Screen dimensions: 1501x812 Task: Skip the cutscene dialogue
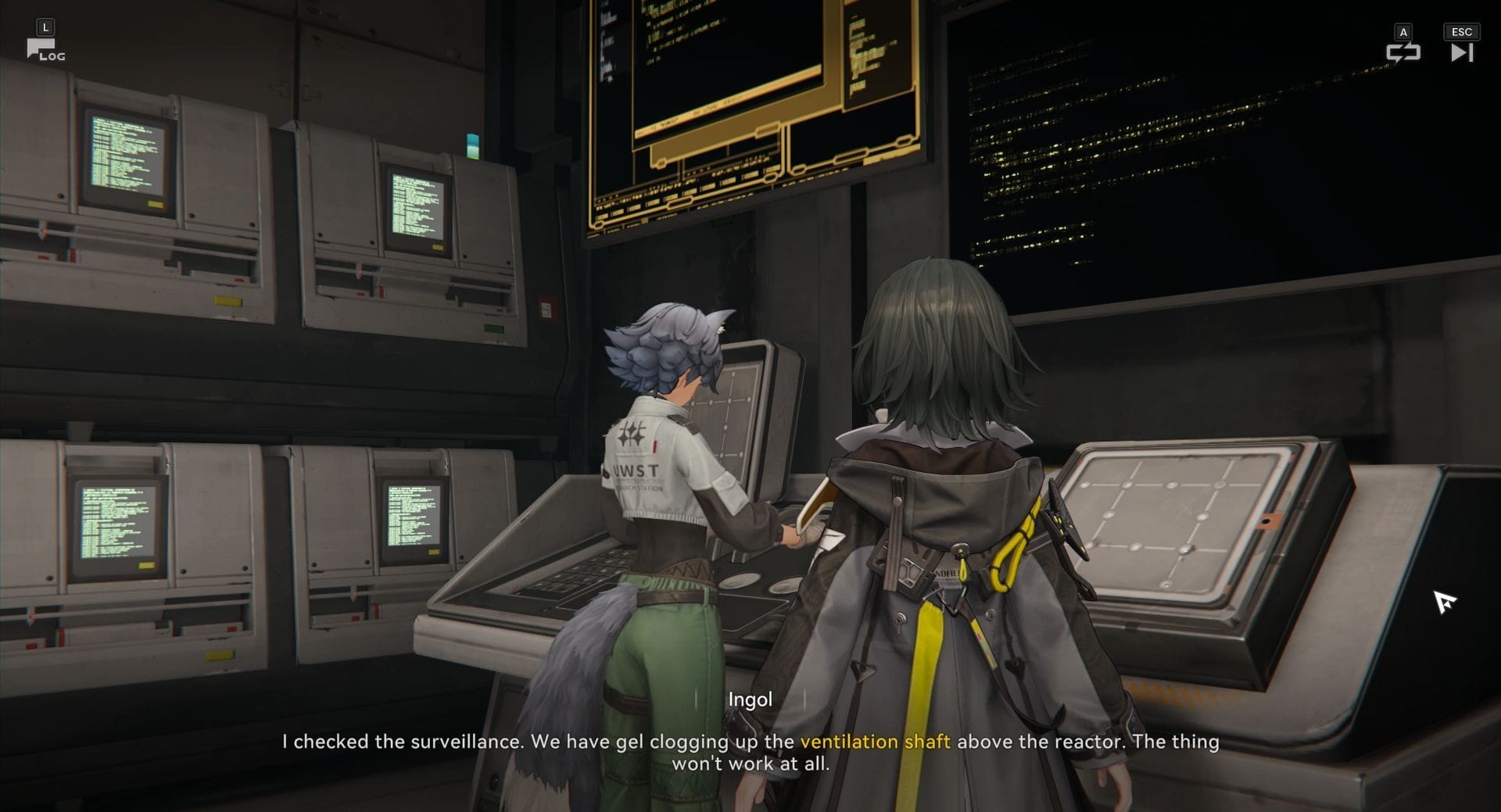[1461, 52]
